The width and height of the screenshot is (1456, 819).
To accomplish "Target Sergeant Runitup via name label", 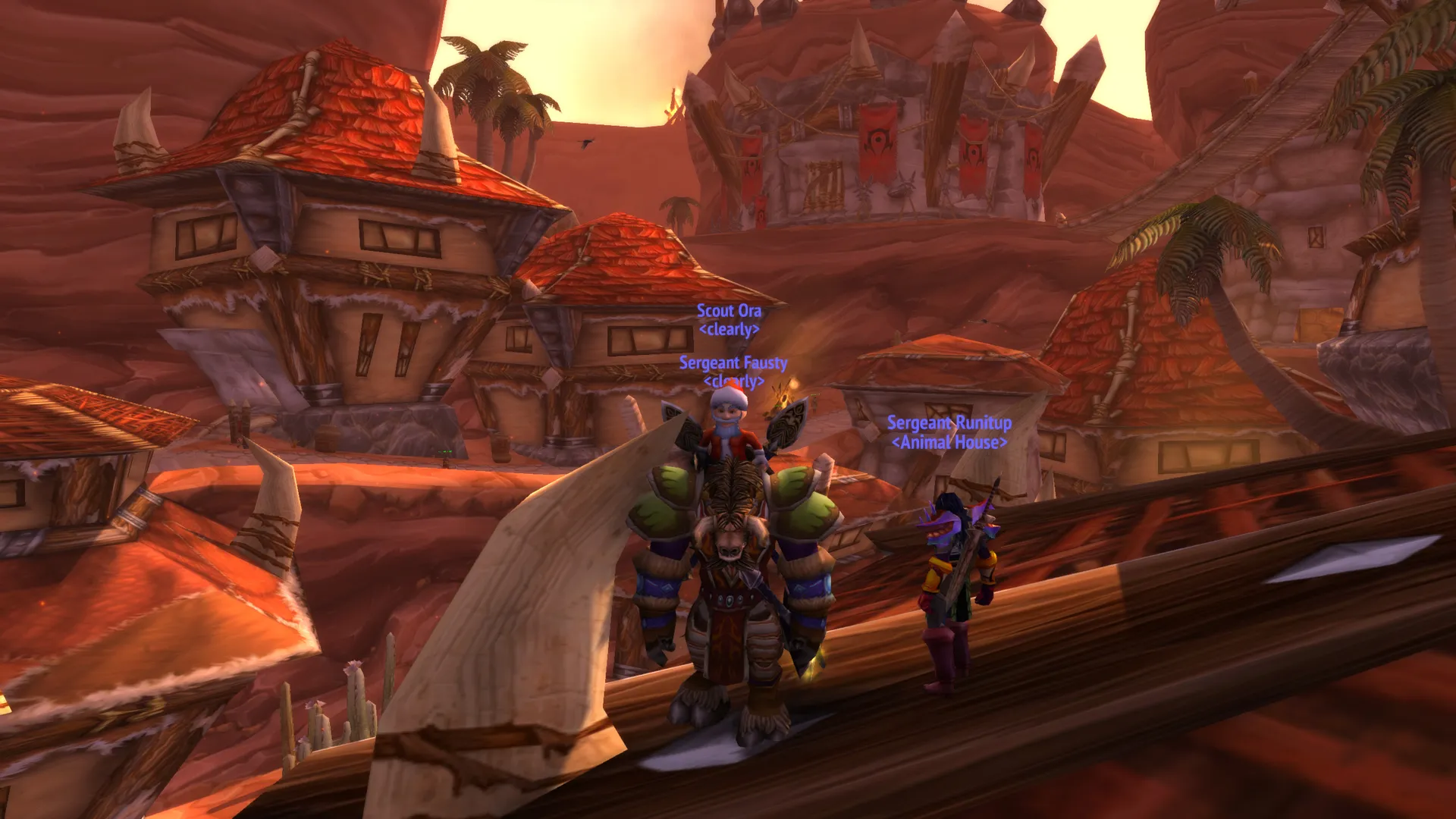I will 949,423.
